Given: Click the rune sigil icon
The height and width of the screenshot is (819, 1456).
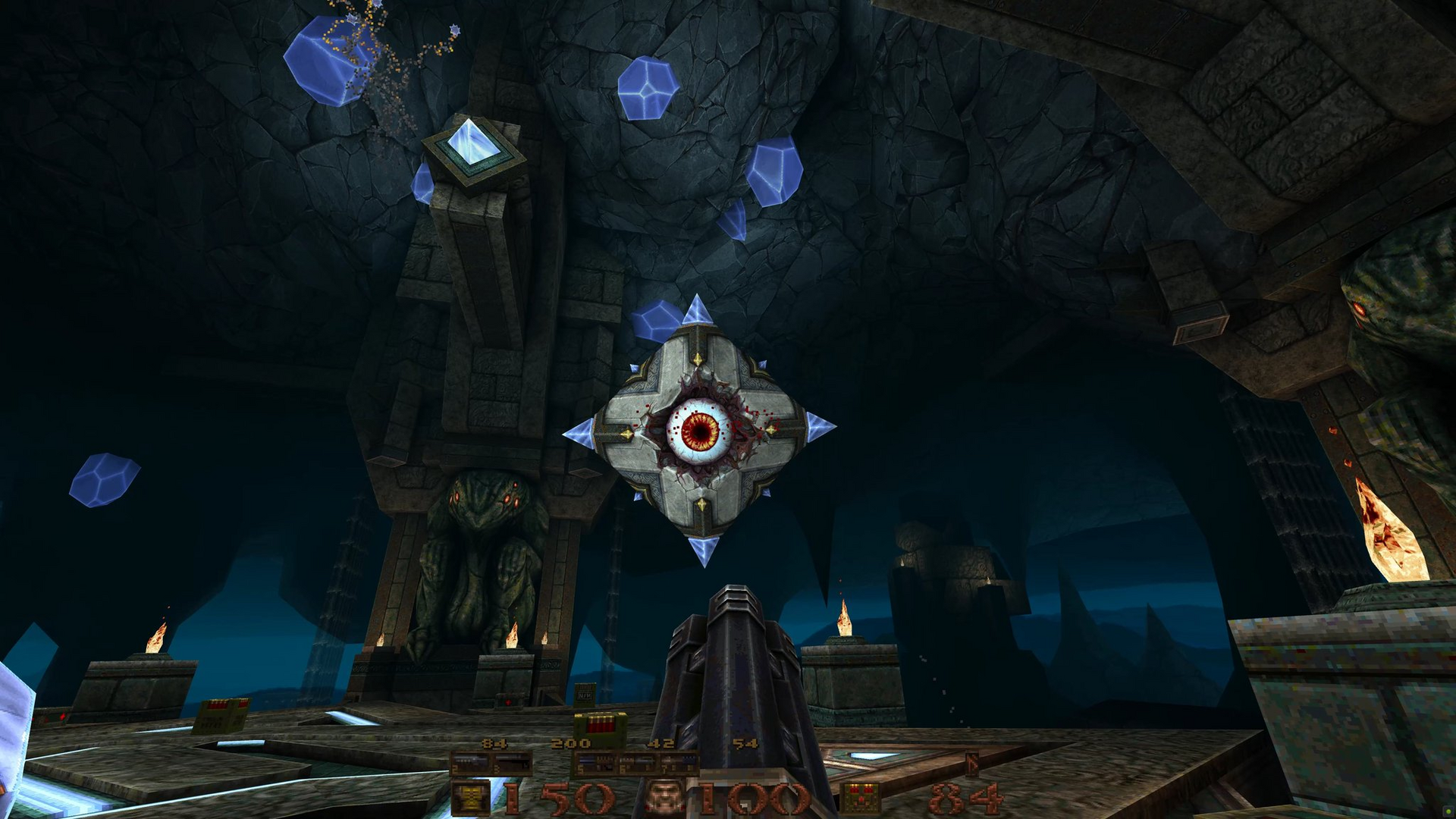Looking at the screenshot, I should click(x=972, y=764).
